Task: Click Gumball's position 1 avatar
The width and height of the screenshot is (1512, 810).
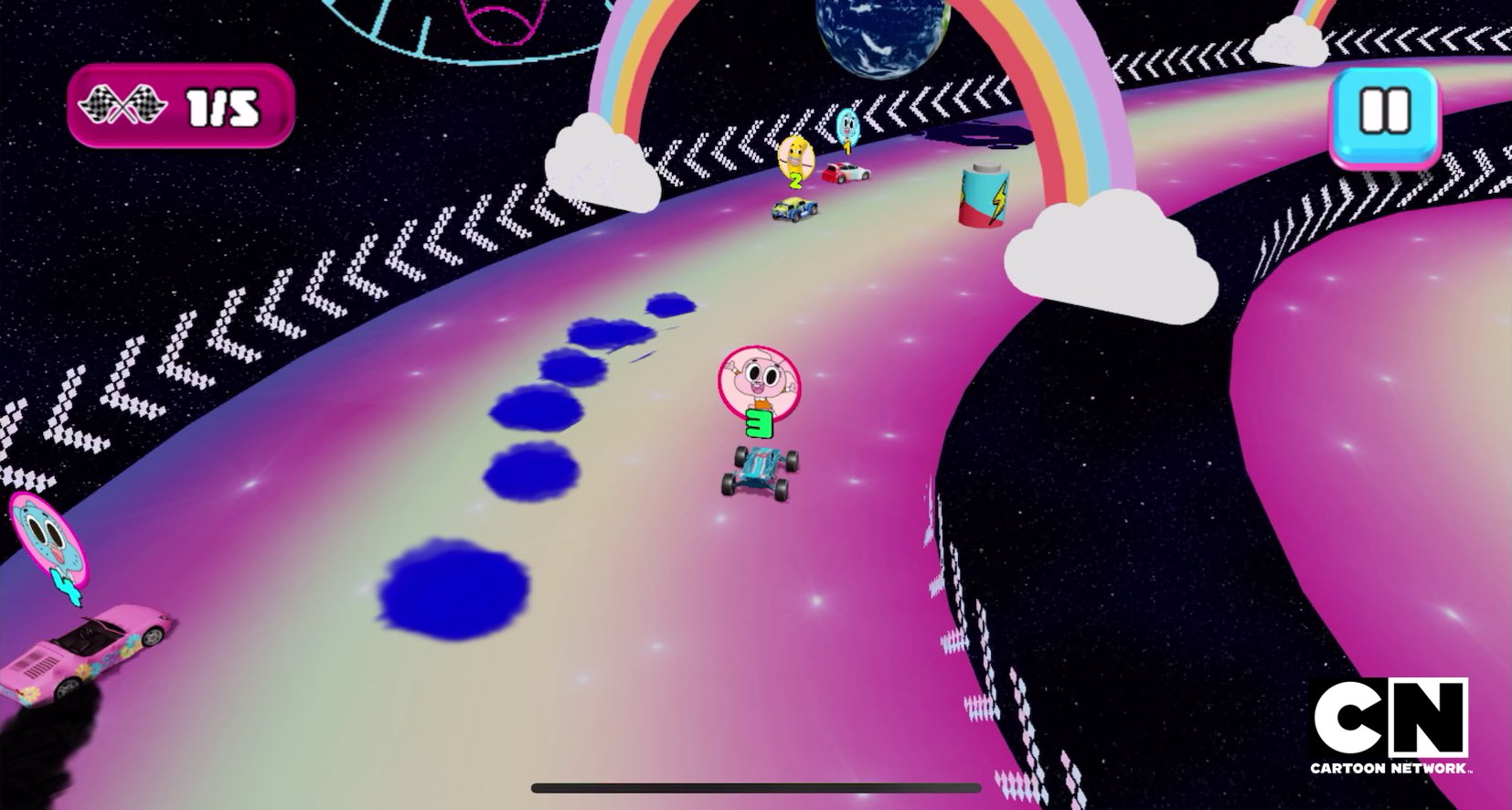Action: point(849,123)
